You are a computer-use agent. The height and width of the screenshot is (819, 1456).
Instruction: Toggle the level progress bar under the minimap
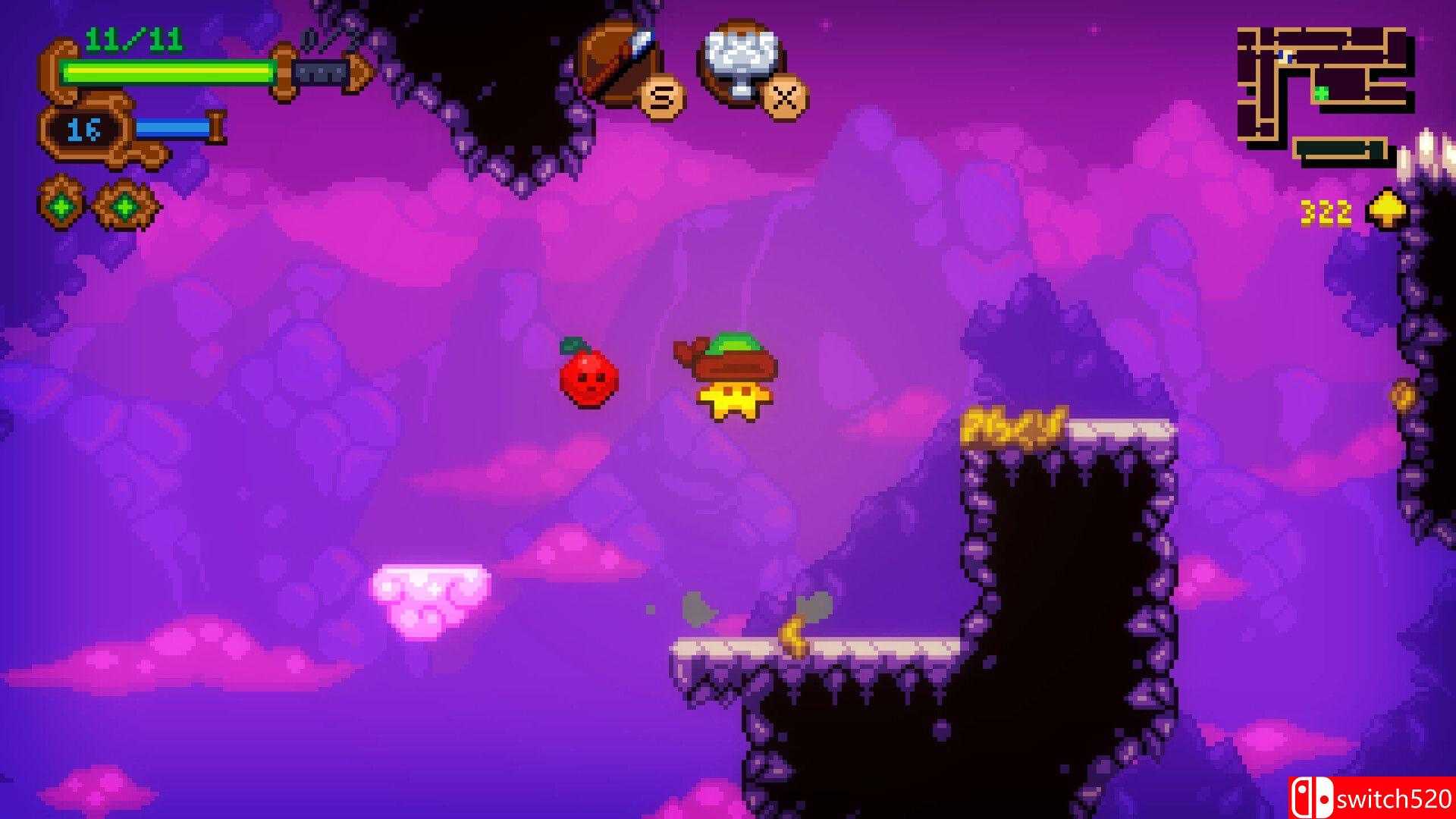click(x=1337, y=147)
